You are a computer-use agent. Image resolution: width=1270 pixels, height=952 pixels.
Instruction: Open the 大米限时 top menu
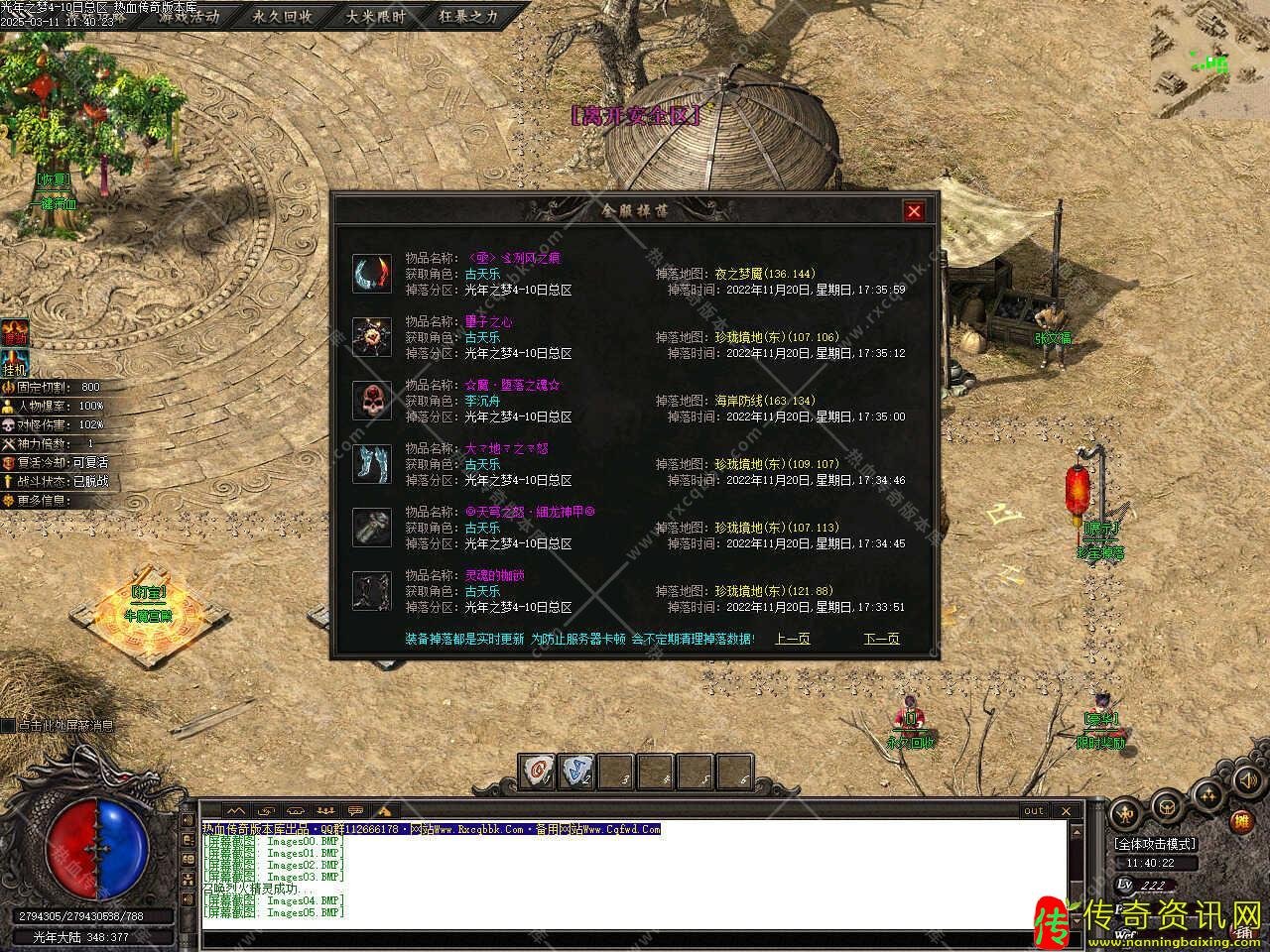pos(375,17)
